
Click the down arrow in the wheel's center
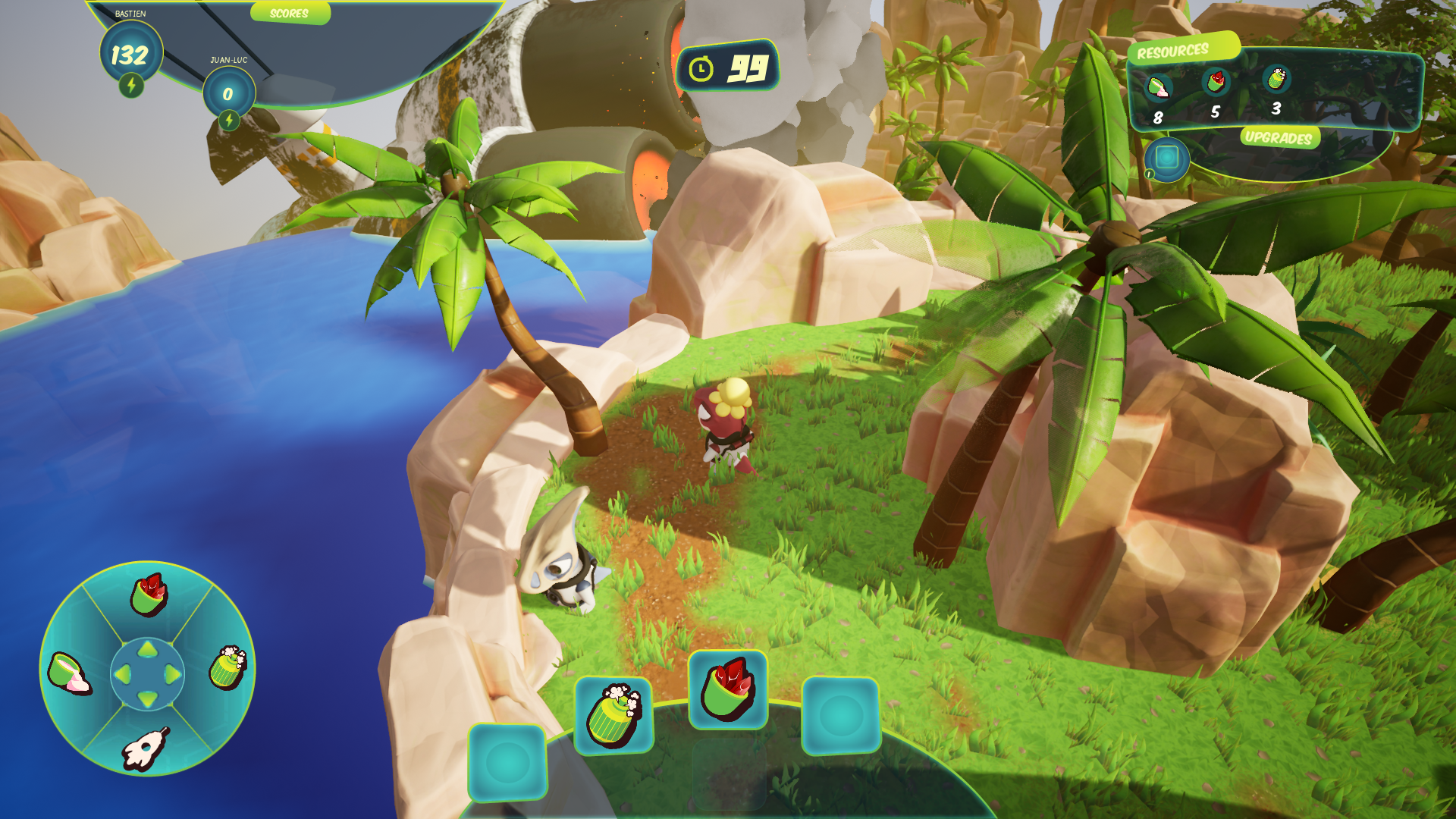[x=148, y=698]
